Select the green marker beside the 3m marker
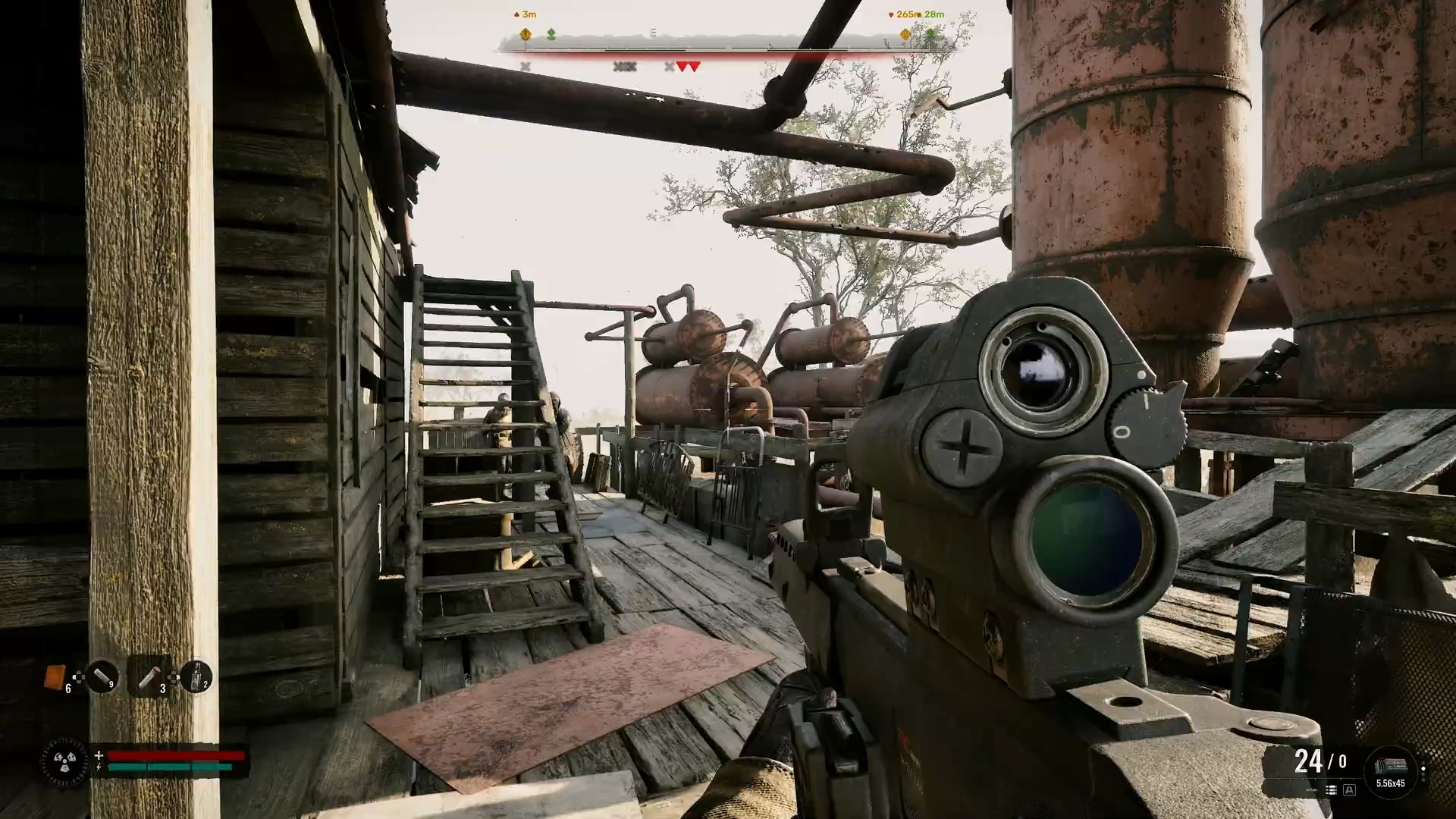The image size is (1456, 819). pyautogui.click(x=551, y=34)
